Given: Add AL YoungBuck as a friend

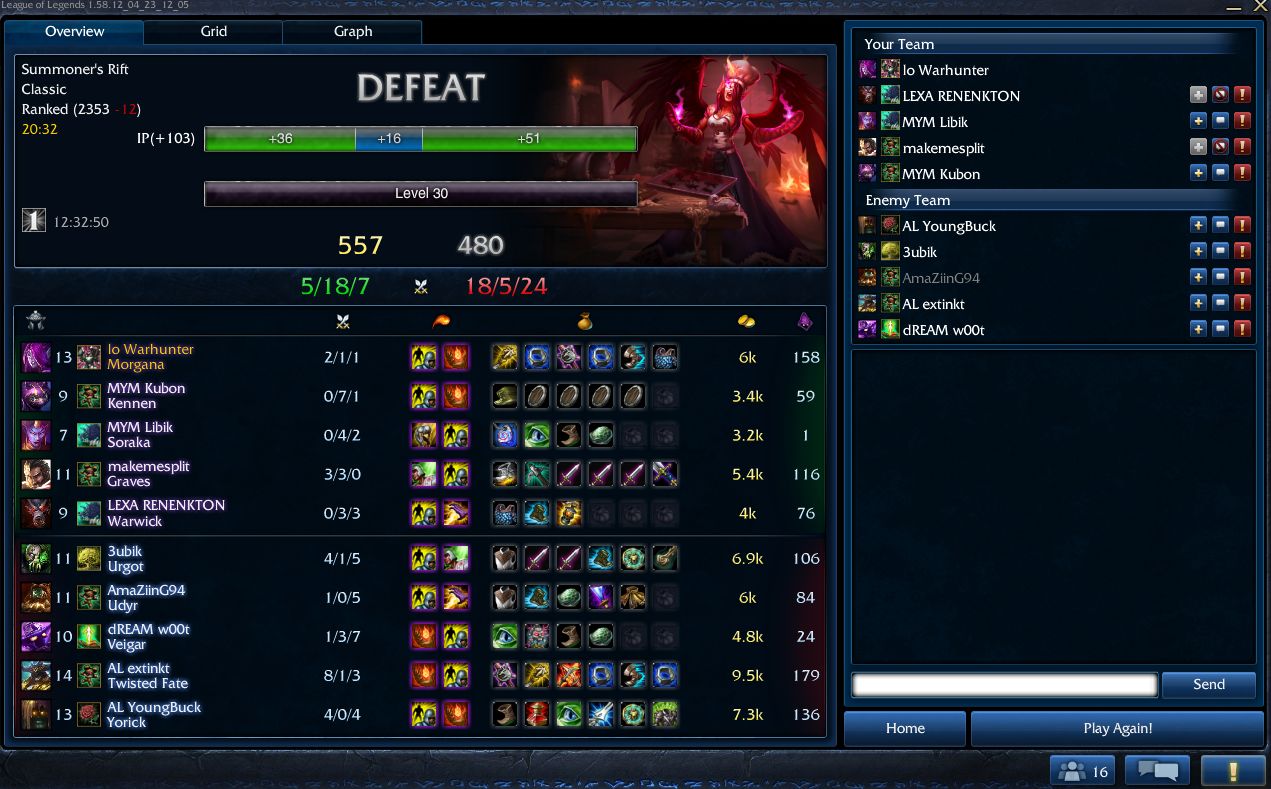Looking at the screenshot, I should 1198,225.
